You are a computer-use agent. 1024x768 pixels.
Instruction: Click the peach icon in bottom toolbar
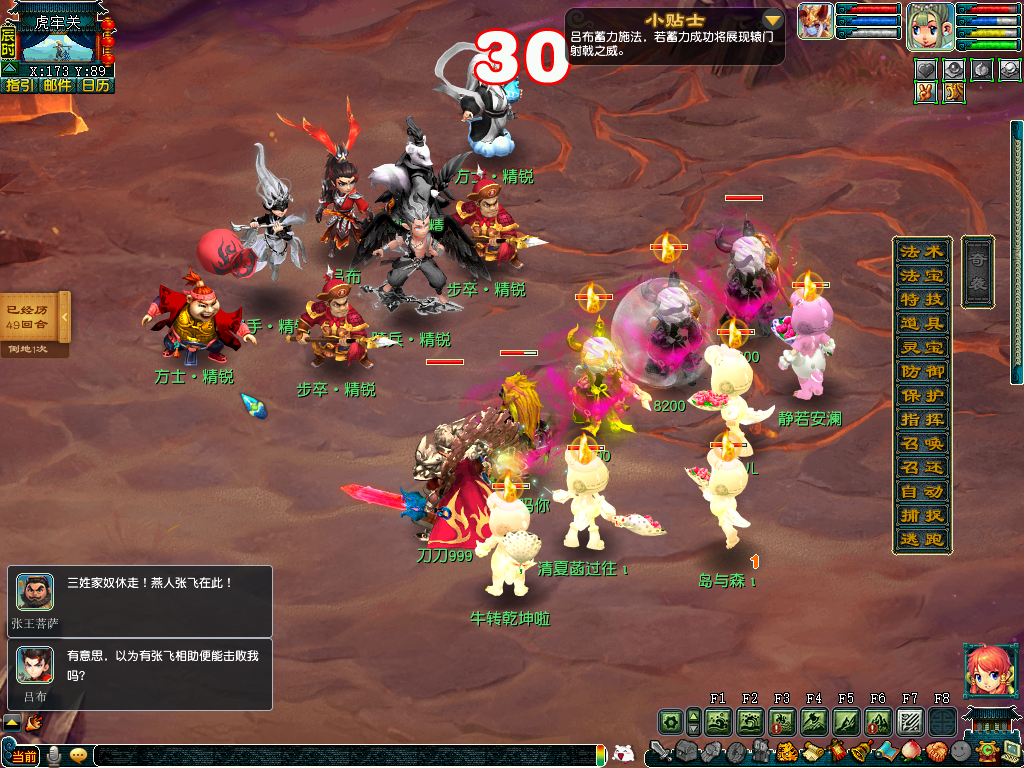(x=909, y=751)
